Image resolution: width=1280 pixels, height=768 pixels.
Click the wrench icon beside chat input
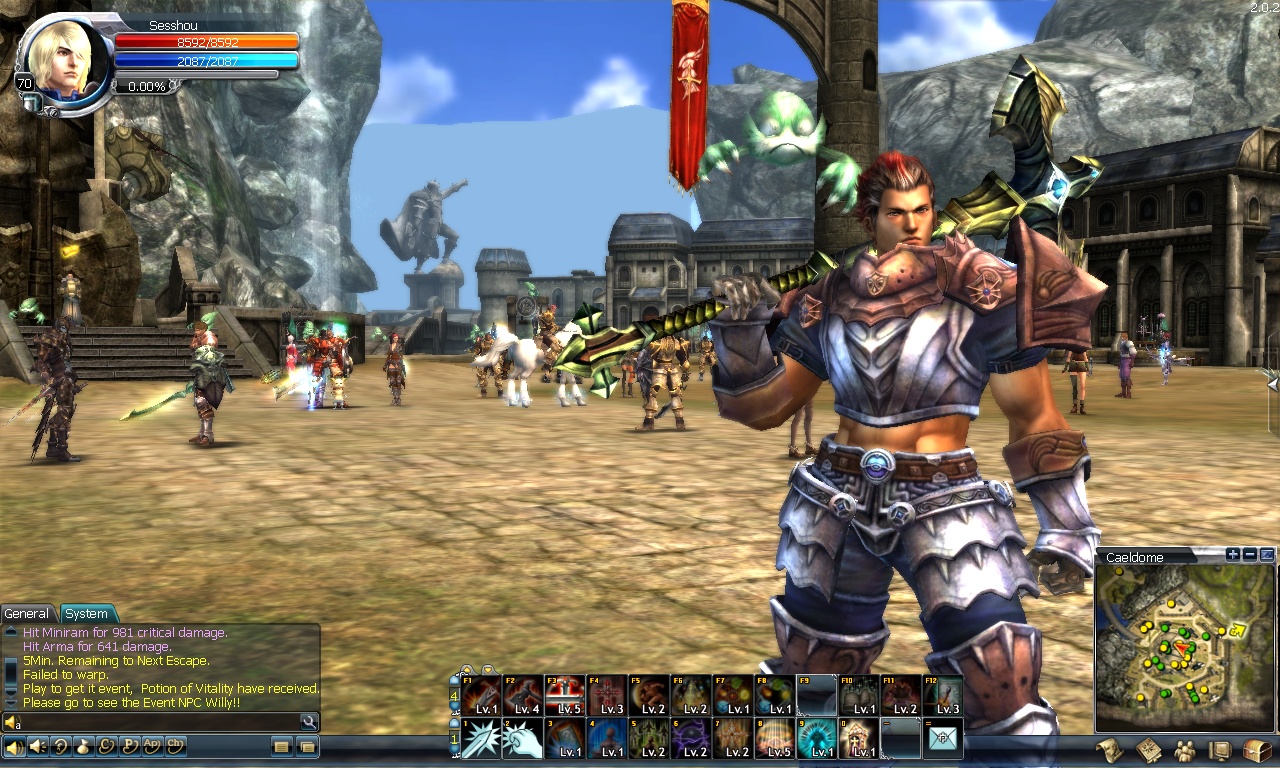pos(309,721)
